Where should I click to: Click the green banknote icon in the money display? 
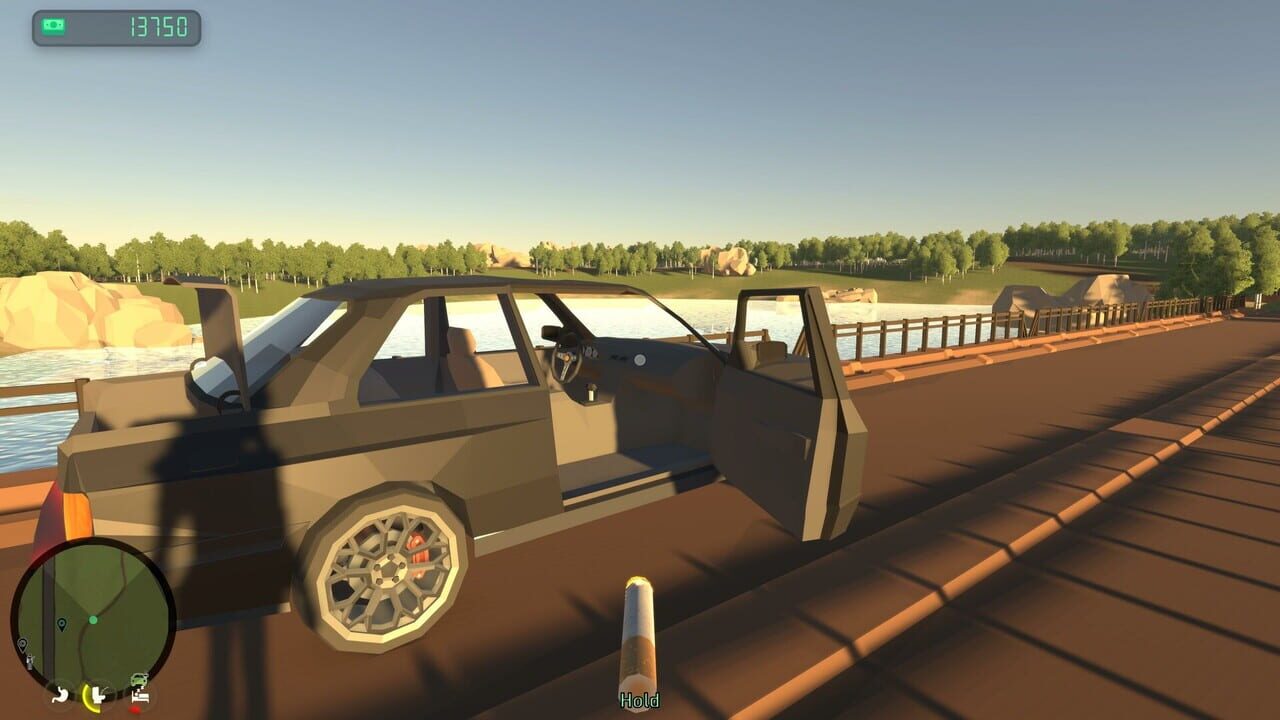click(x=53, y=25)
